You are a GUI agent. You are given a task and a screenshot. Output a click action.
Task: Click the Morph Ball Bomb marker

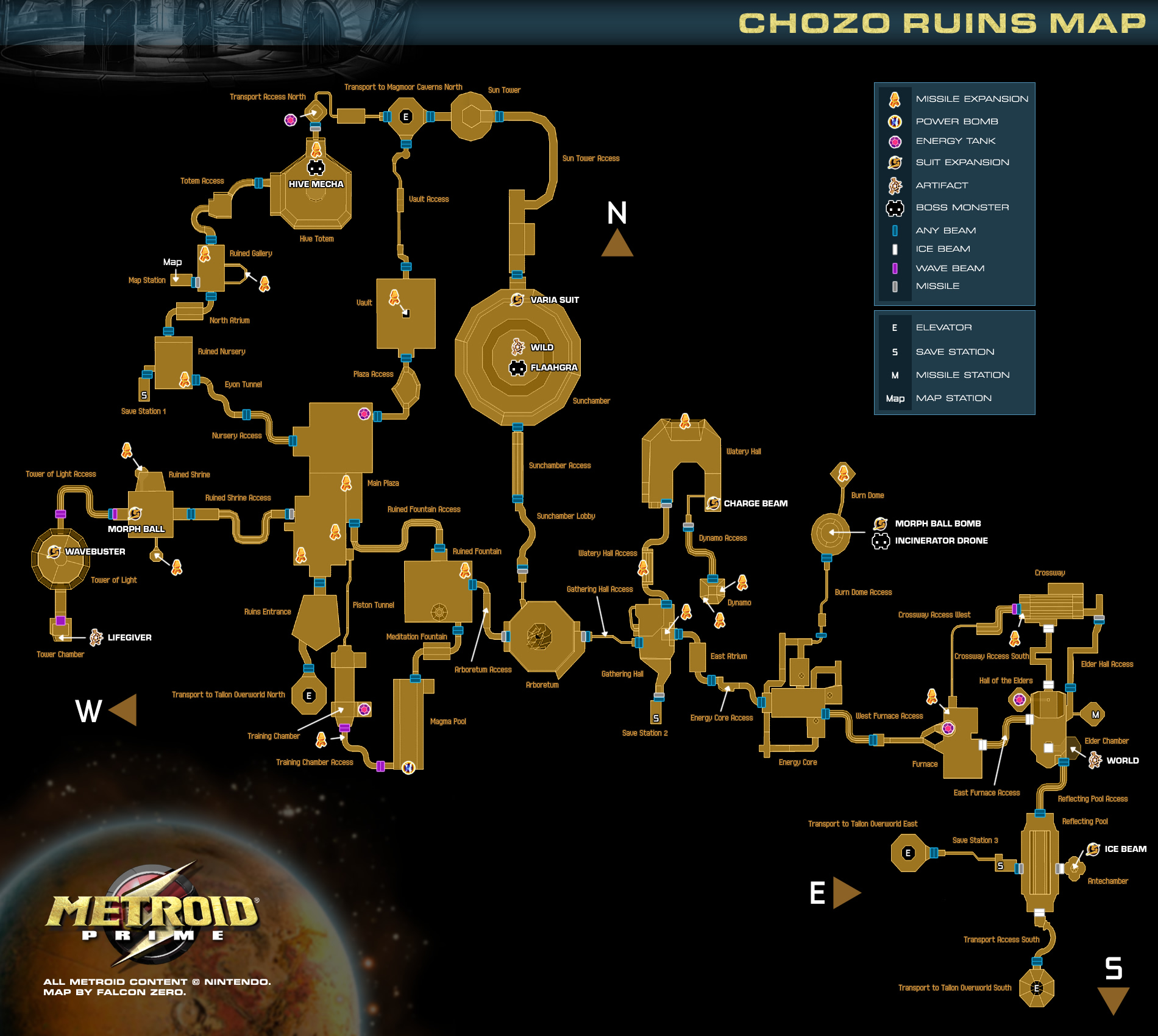click(880, 523)
